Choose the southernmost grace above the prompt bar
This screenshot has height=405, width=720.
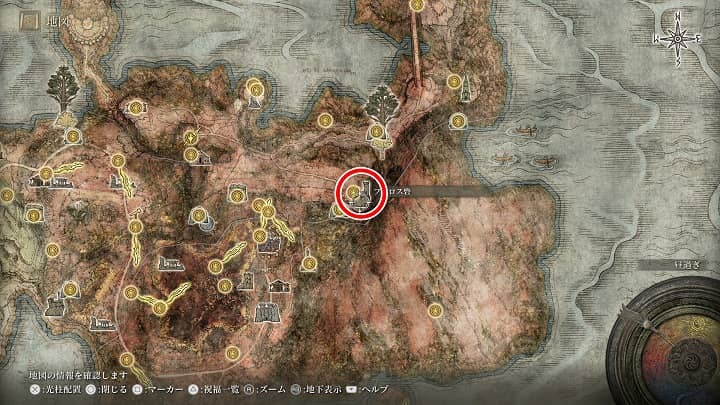click(x=127, y=359)
